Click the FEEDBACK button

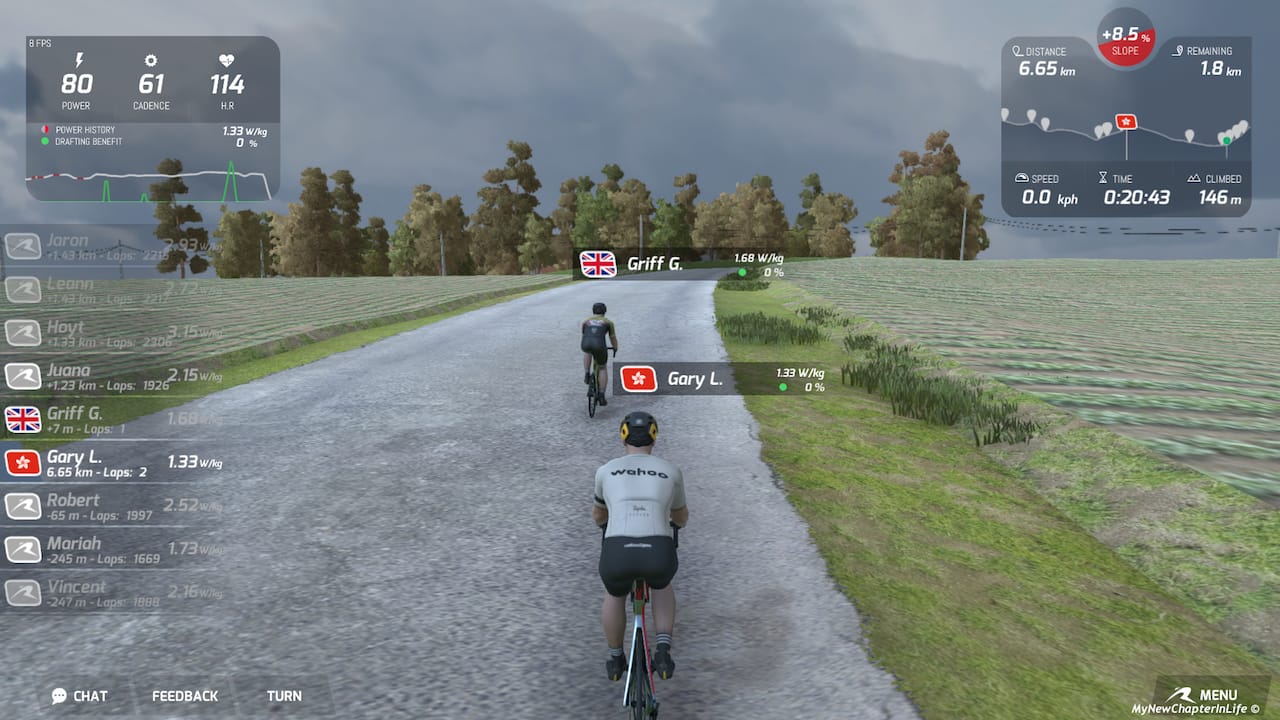point(184,695)
